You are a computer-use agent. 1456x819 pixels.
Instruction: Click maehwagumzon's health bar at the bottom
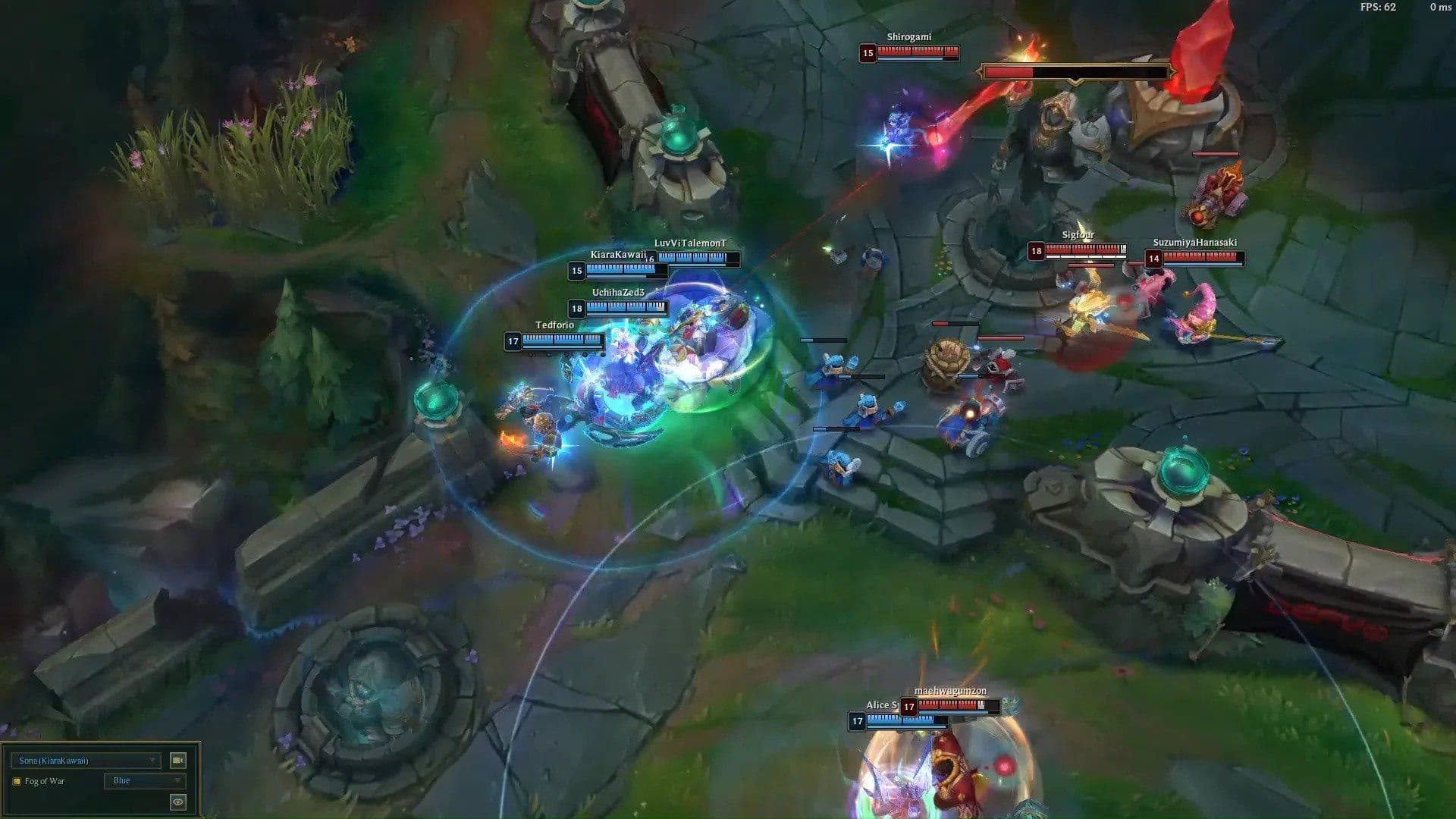tap(949, 706)
